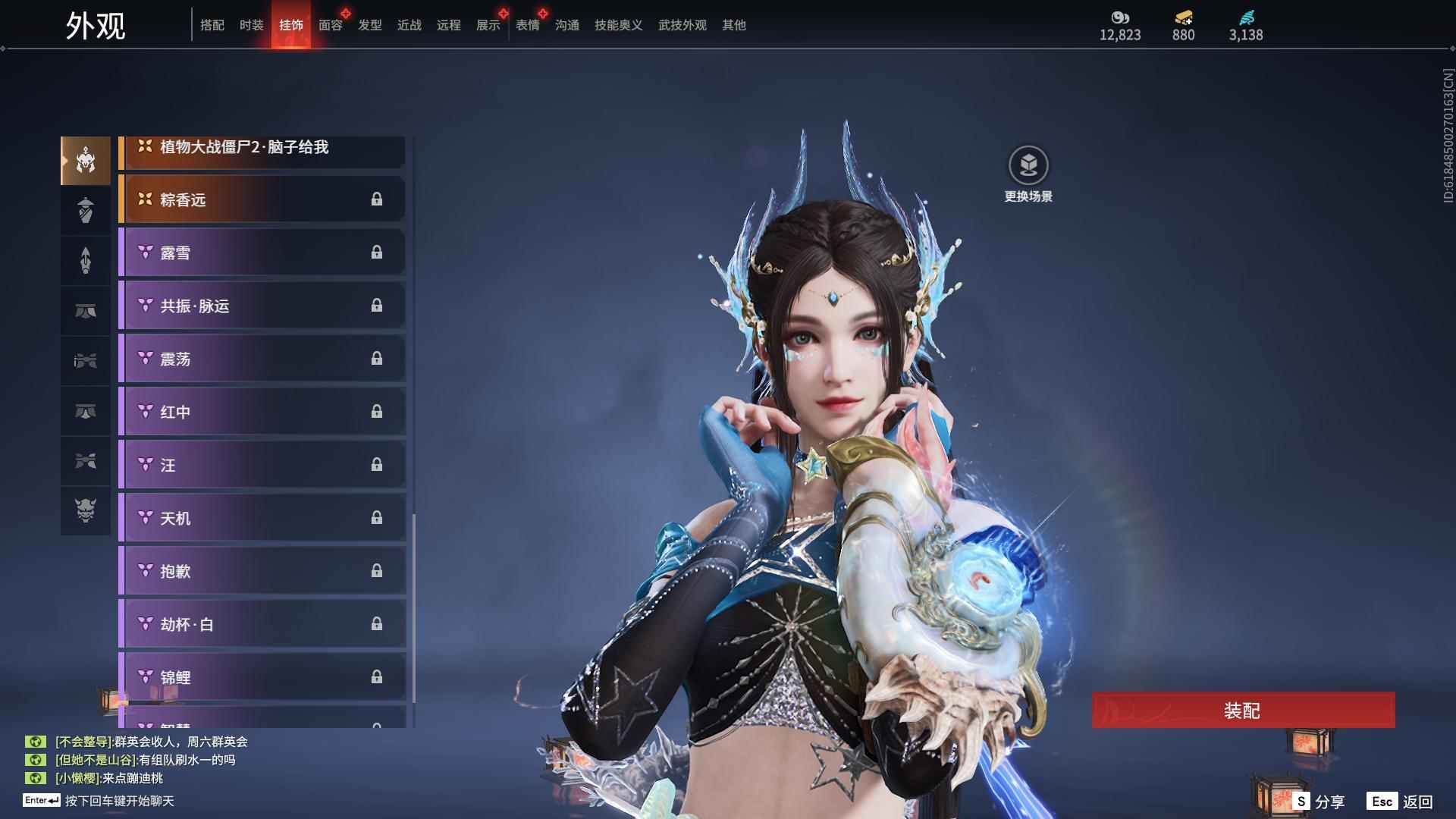Switch to the 时装 tab
This screenshot has width=1456, height=819.
click(252, 25)
